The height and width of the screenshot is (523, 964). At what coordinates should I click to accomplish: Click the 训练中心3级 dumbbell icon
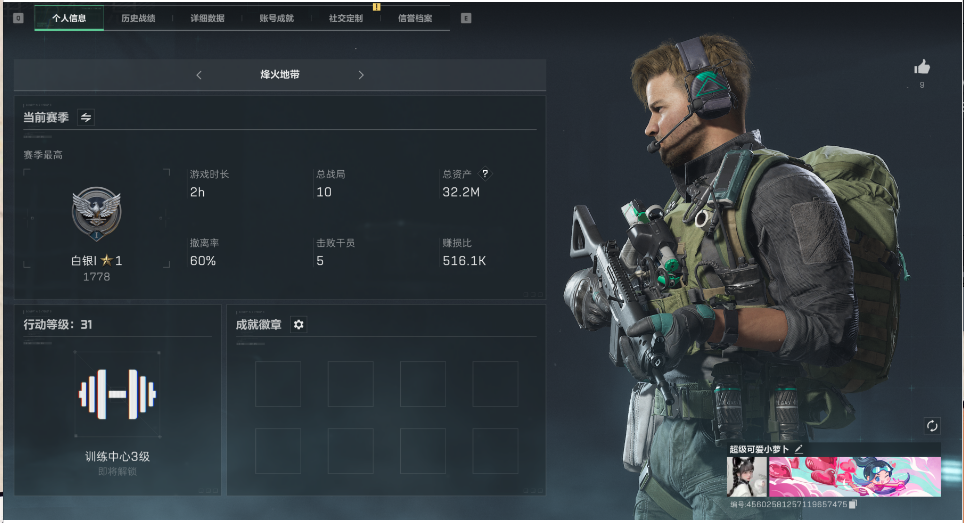coord(117,395)
